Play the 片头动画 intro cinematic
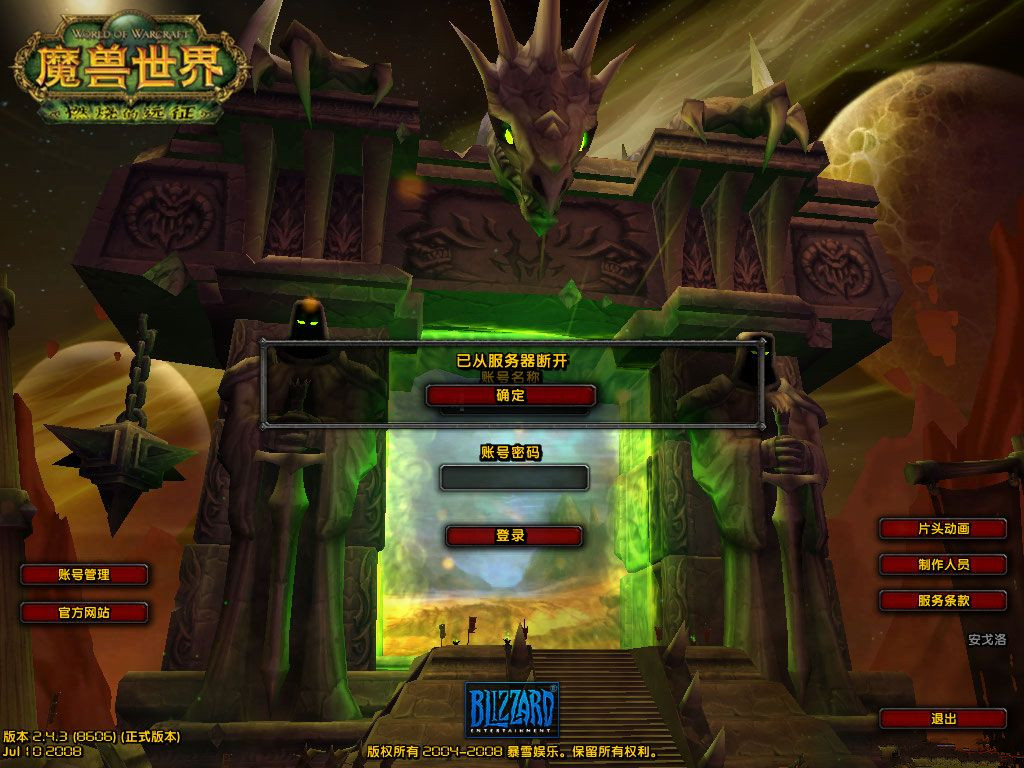 pyautogui.click(x=943, y=528)
